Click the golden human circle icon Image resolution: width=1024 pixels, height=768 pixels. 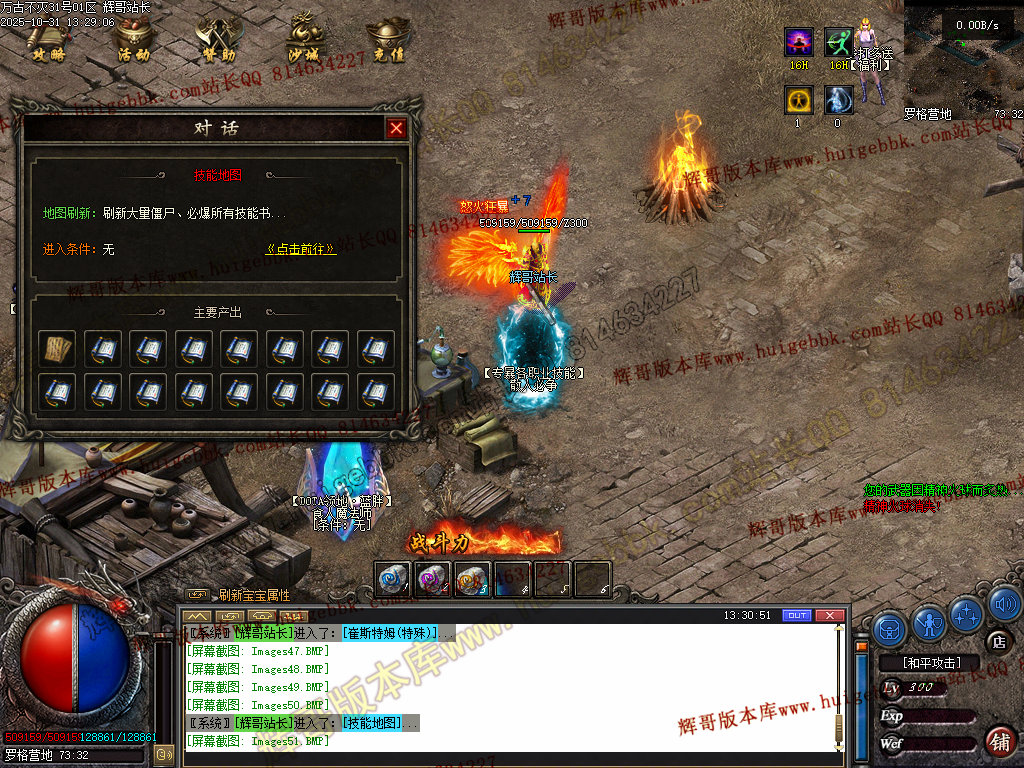[x=798, y=100]
